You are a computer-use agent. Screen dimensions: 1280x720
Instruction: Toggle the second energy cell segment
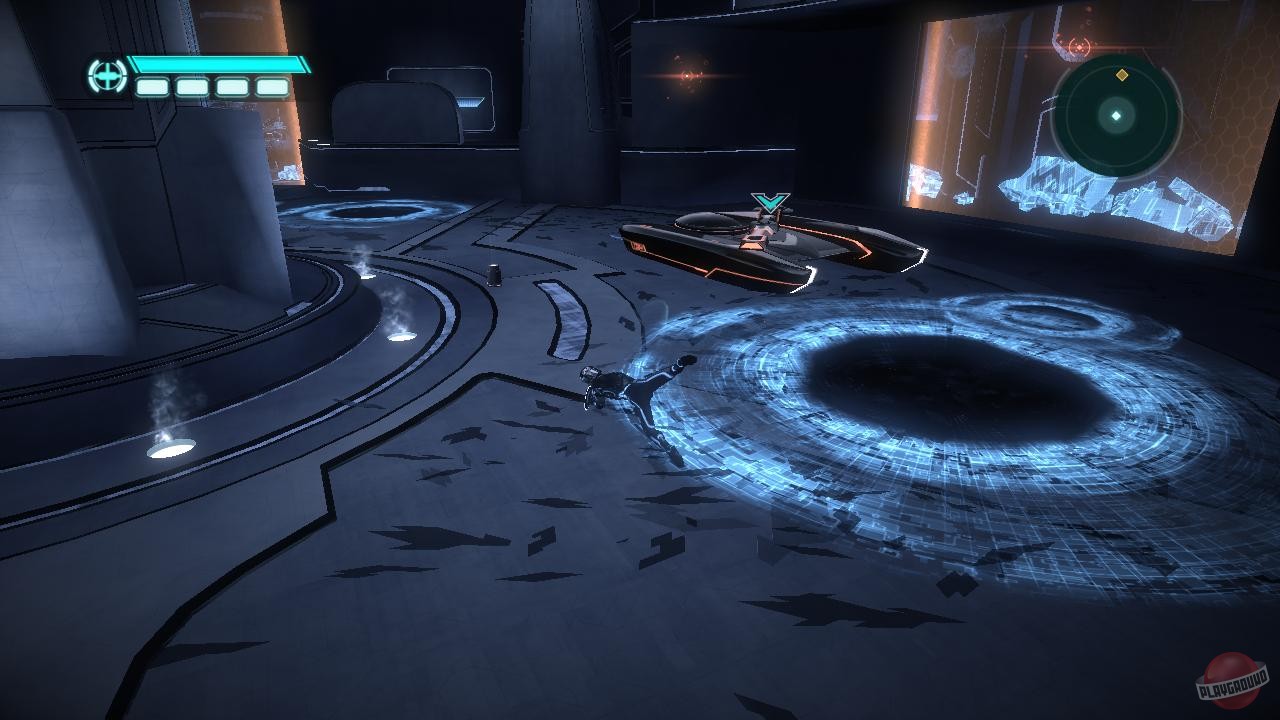(194, 88)
